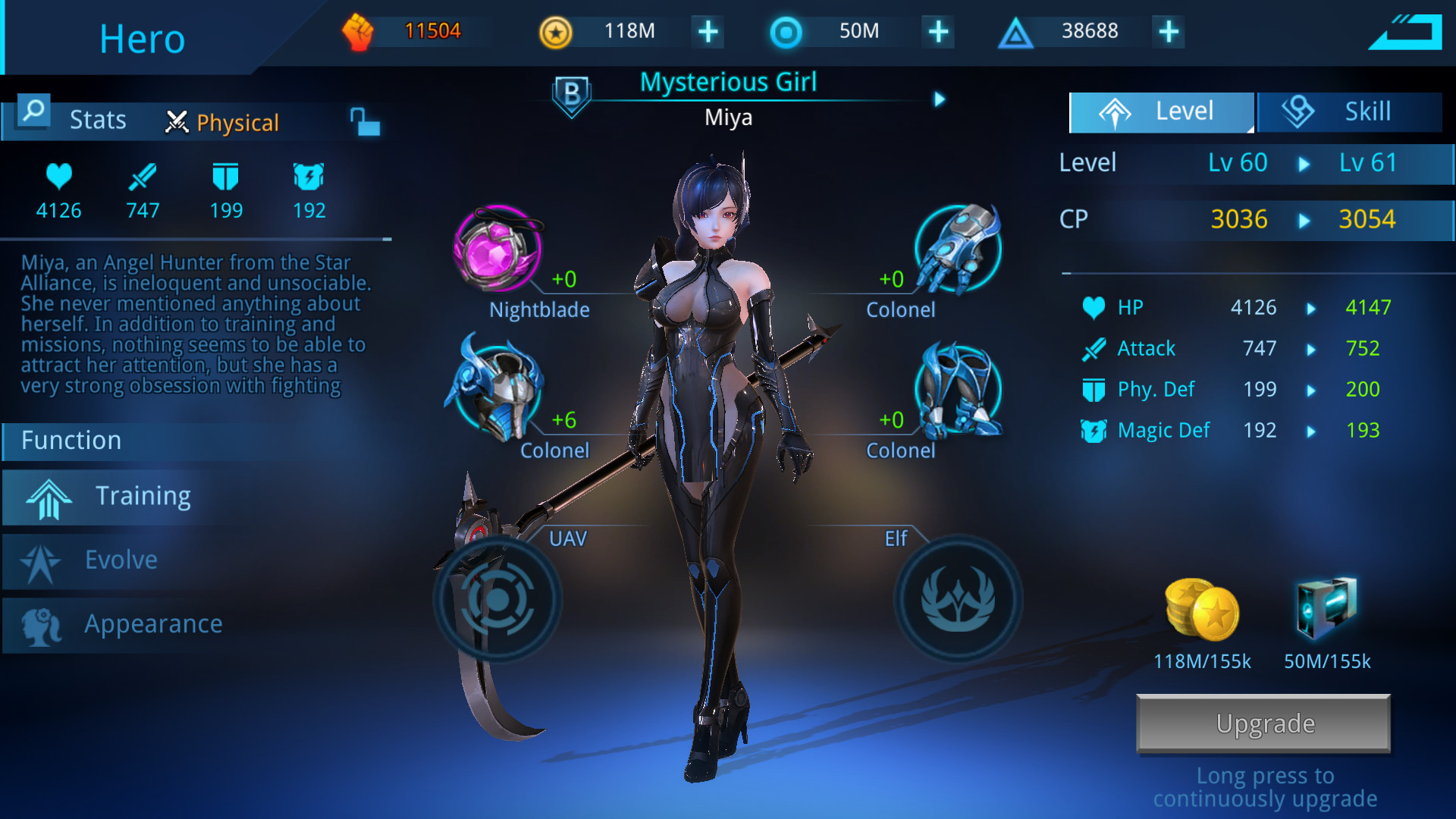Open the empty Elf slot
1456x819 pixels.
click(x=958, y=599)
